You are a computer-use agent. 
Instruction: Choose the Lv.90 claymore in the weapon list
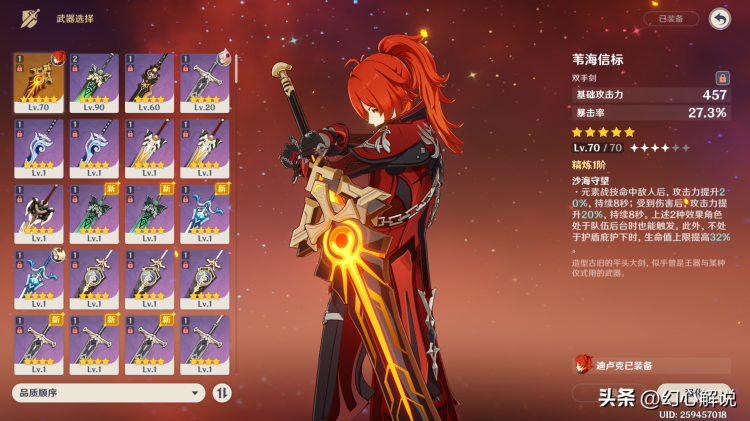point(94,83)
